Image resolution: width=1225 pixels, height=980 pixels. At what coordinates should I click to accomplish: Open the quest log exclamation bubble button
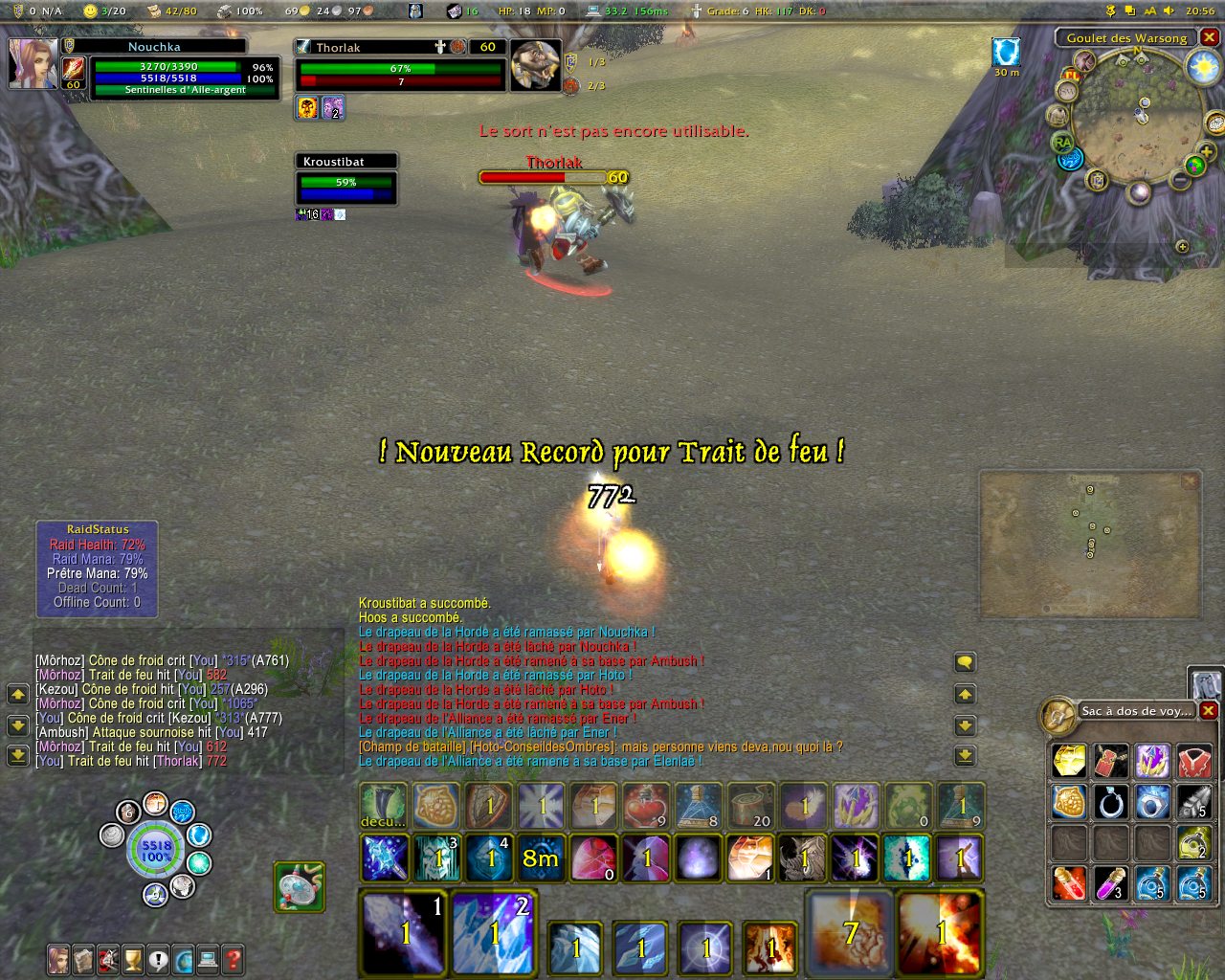158,958
